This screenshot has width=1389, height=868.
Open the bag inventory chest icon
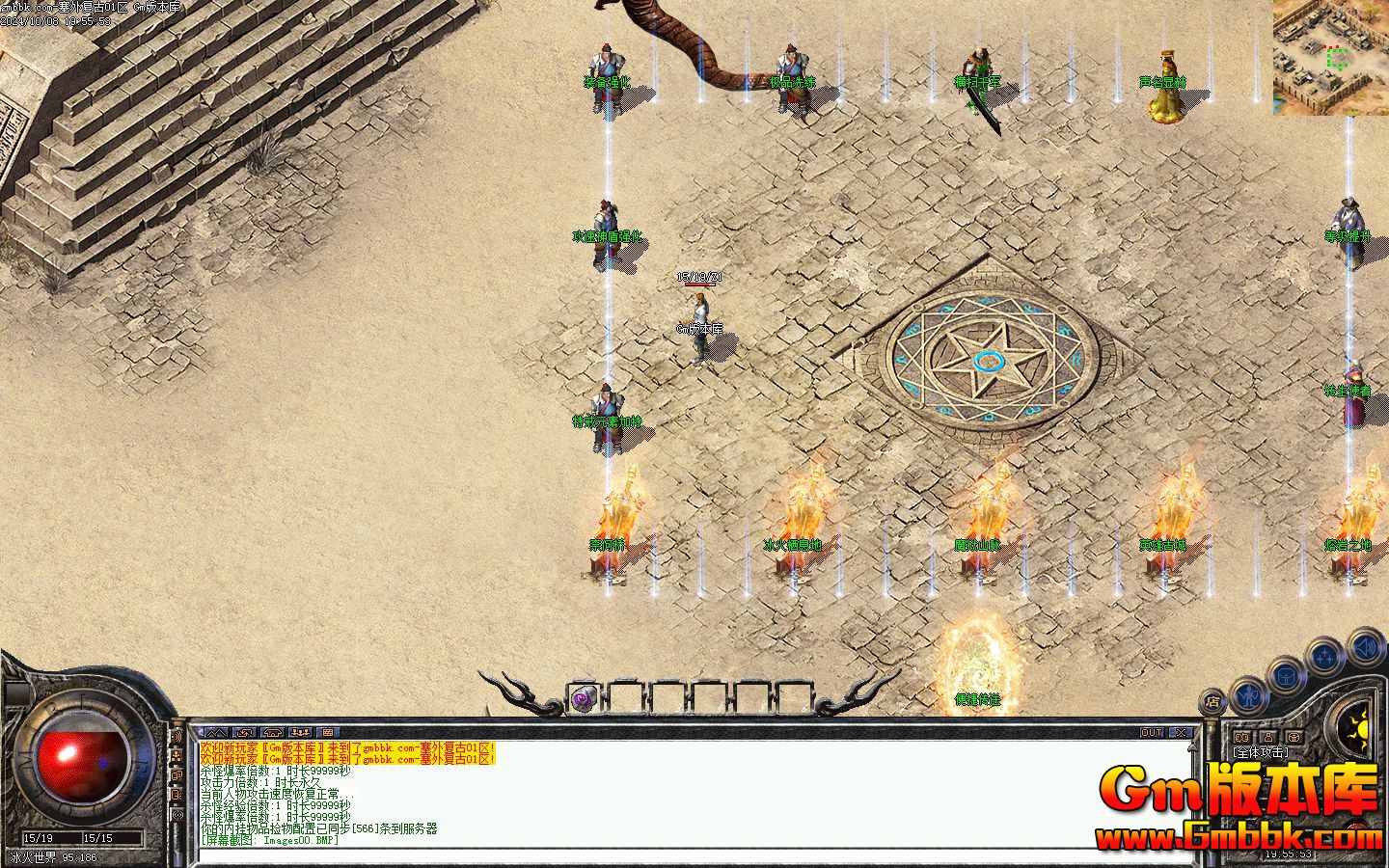pos(1287,675)
